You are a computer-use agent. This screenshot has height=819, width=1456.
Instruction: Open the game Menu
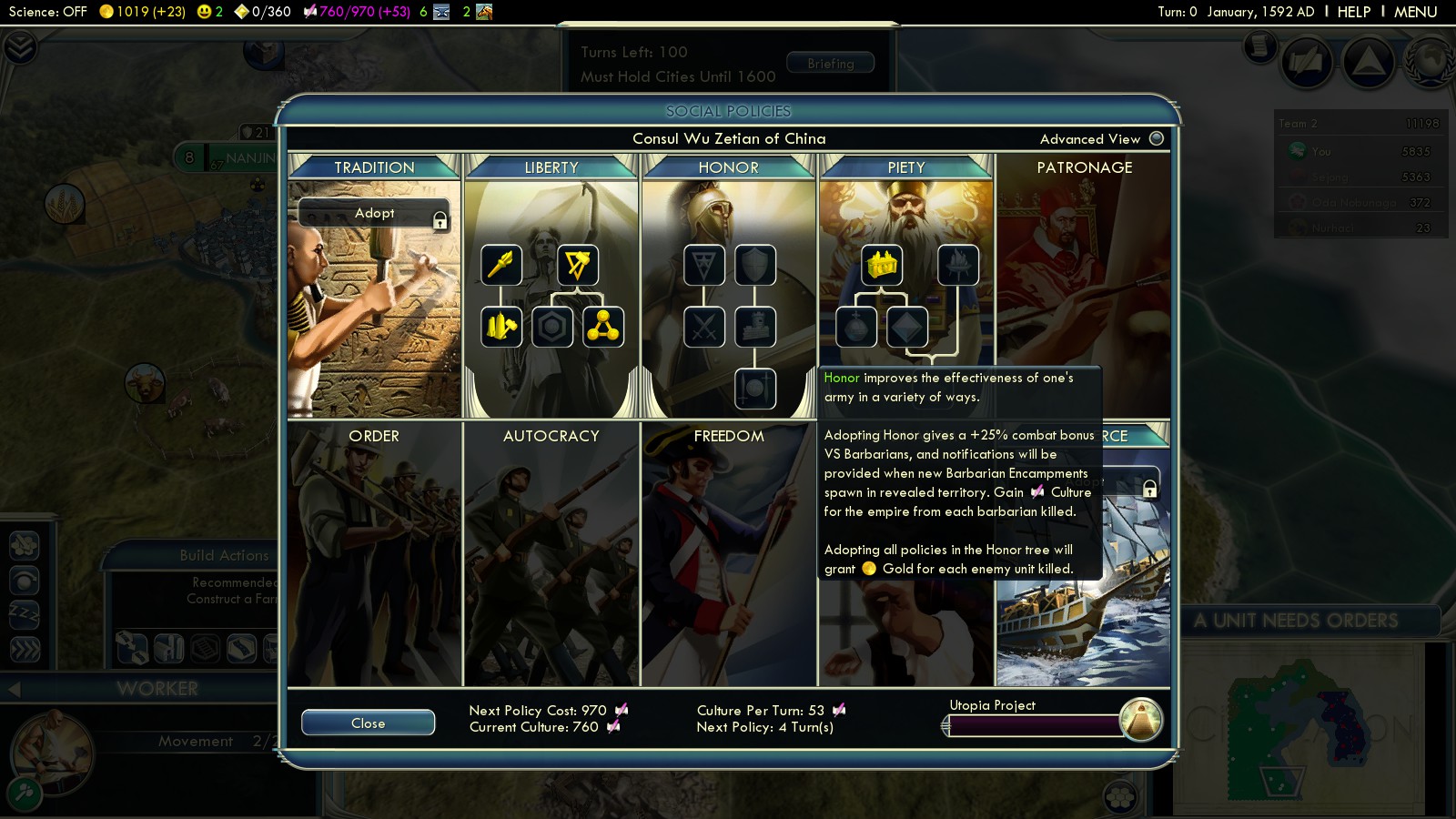point(1415,12)
